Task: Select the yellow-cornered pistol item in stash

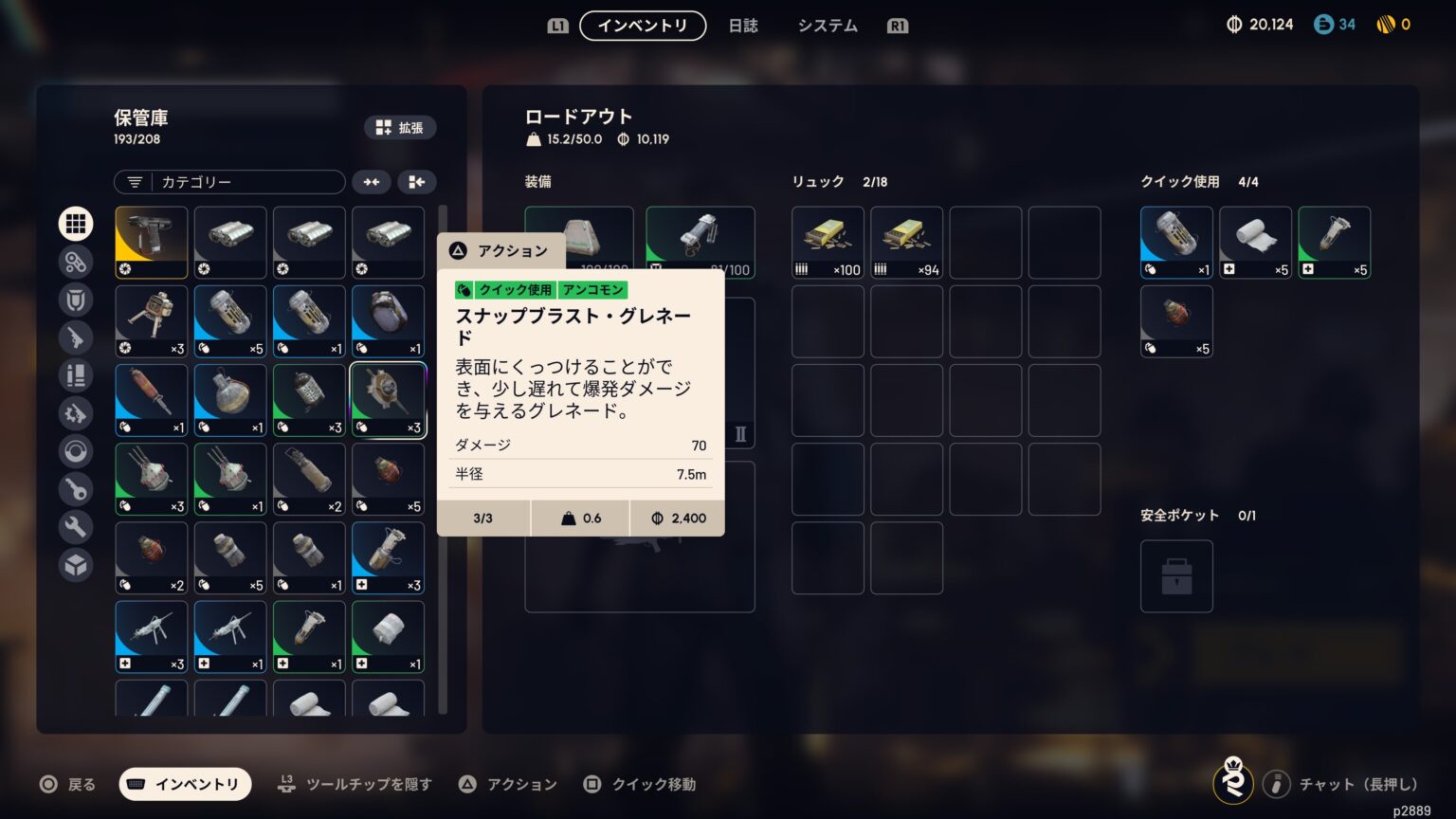Action: pyautogui.click(x=152, y=243)
